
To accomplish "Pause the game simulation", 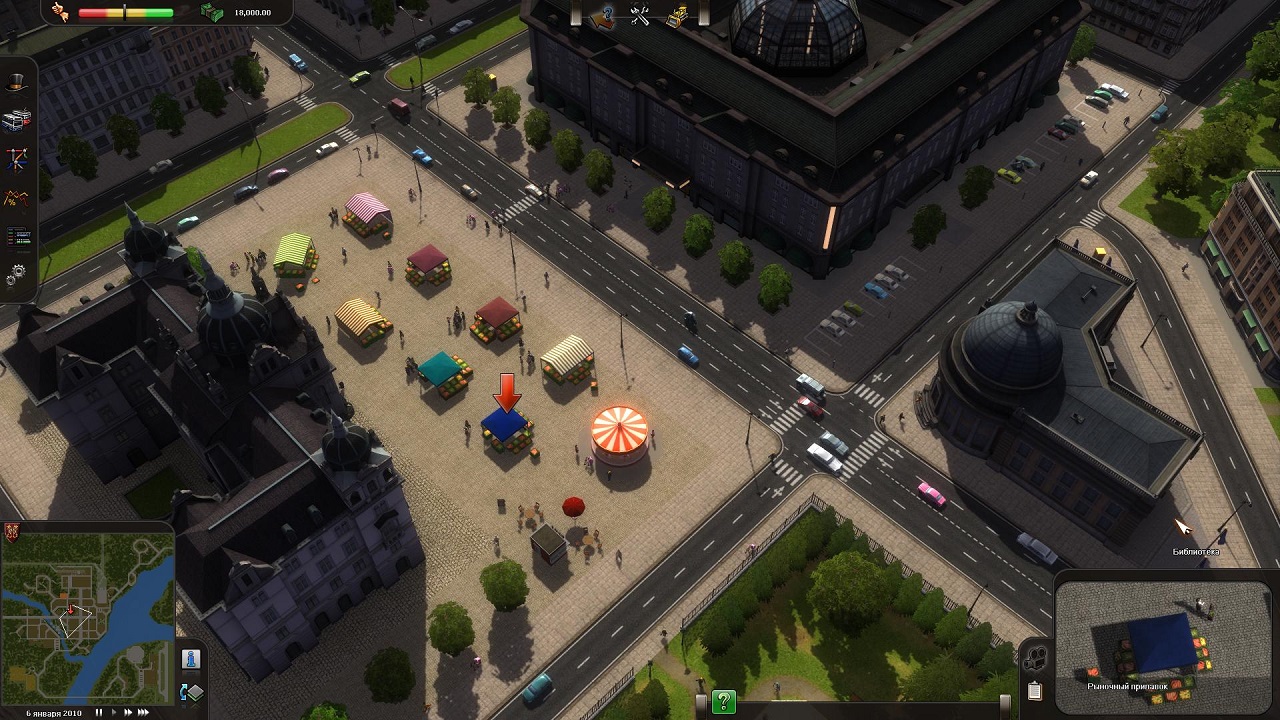I will click(x=99, y=713).
